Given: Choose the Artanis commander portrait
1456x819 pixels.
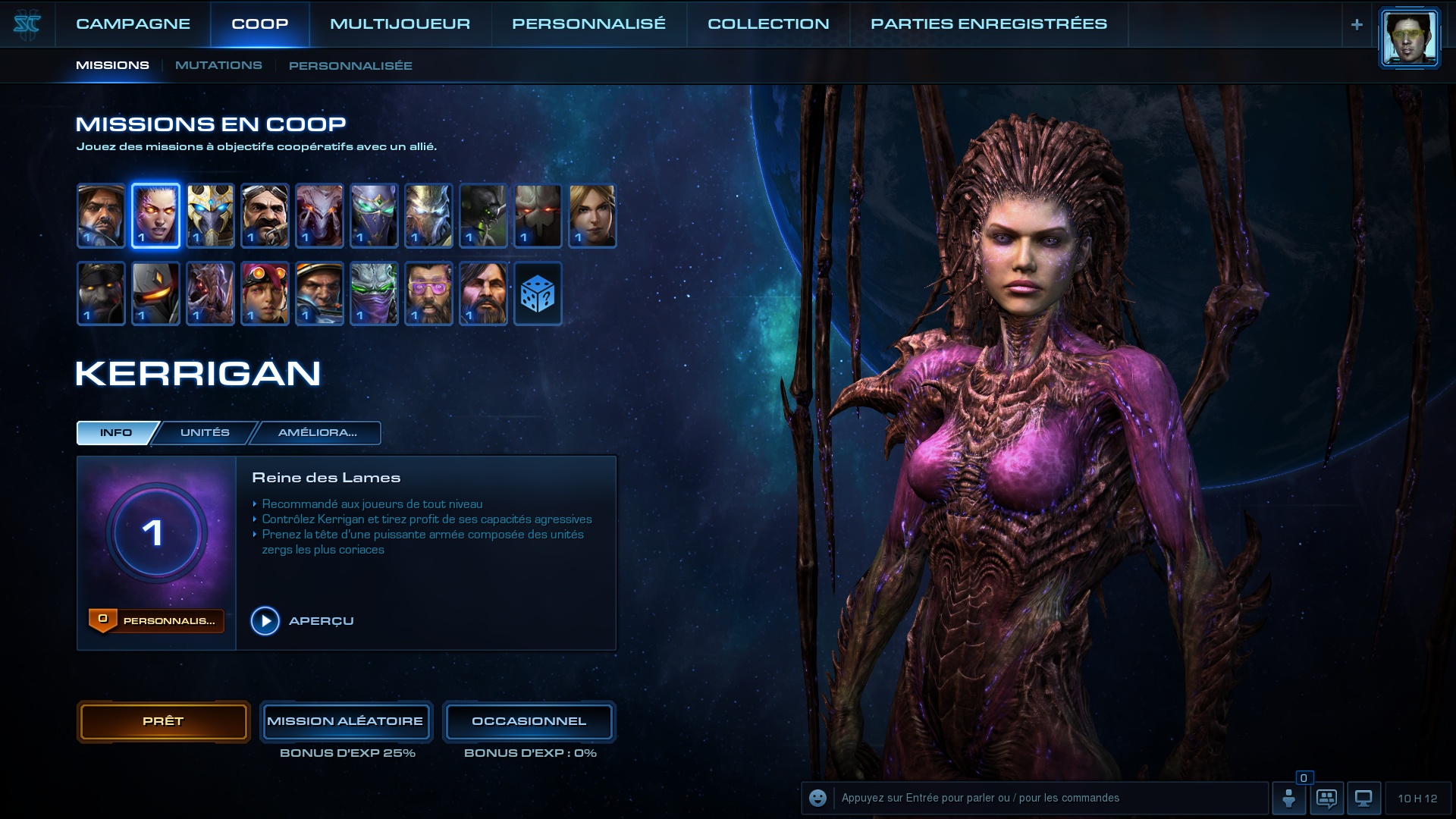Looking at the screenshot, I should [x=210, y=216].
